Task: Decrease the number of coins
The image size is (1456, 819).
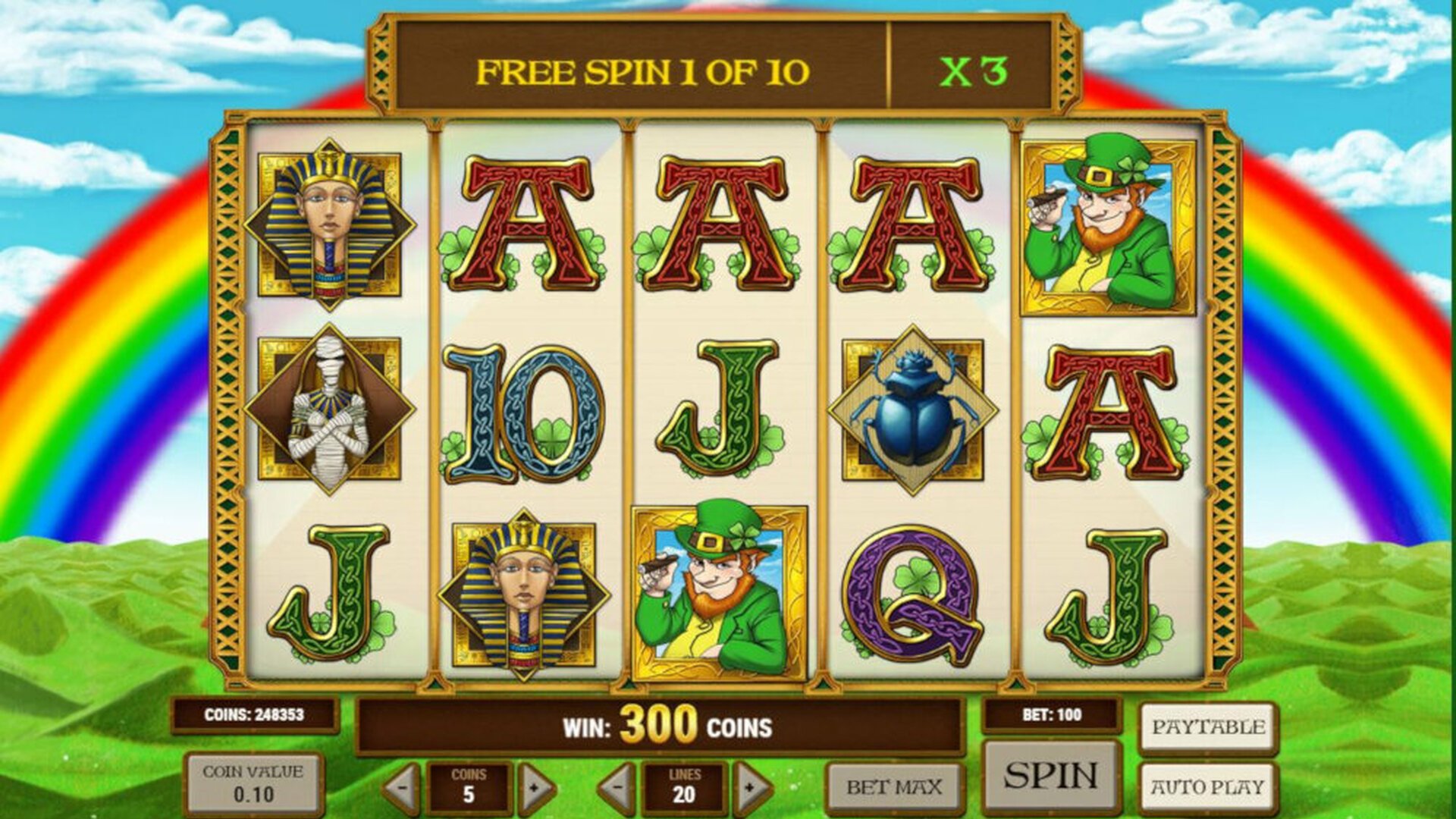Action: 402,789
